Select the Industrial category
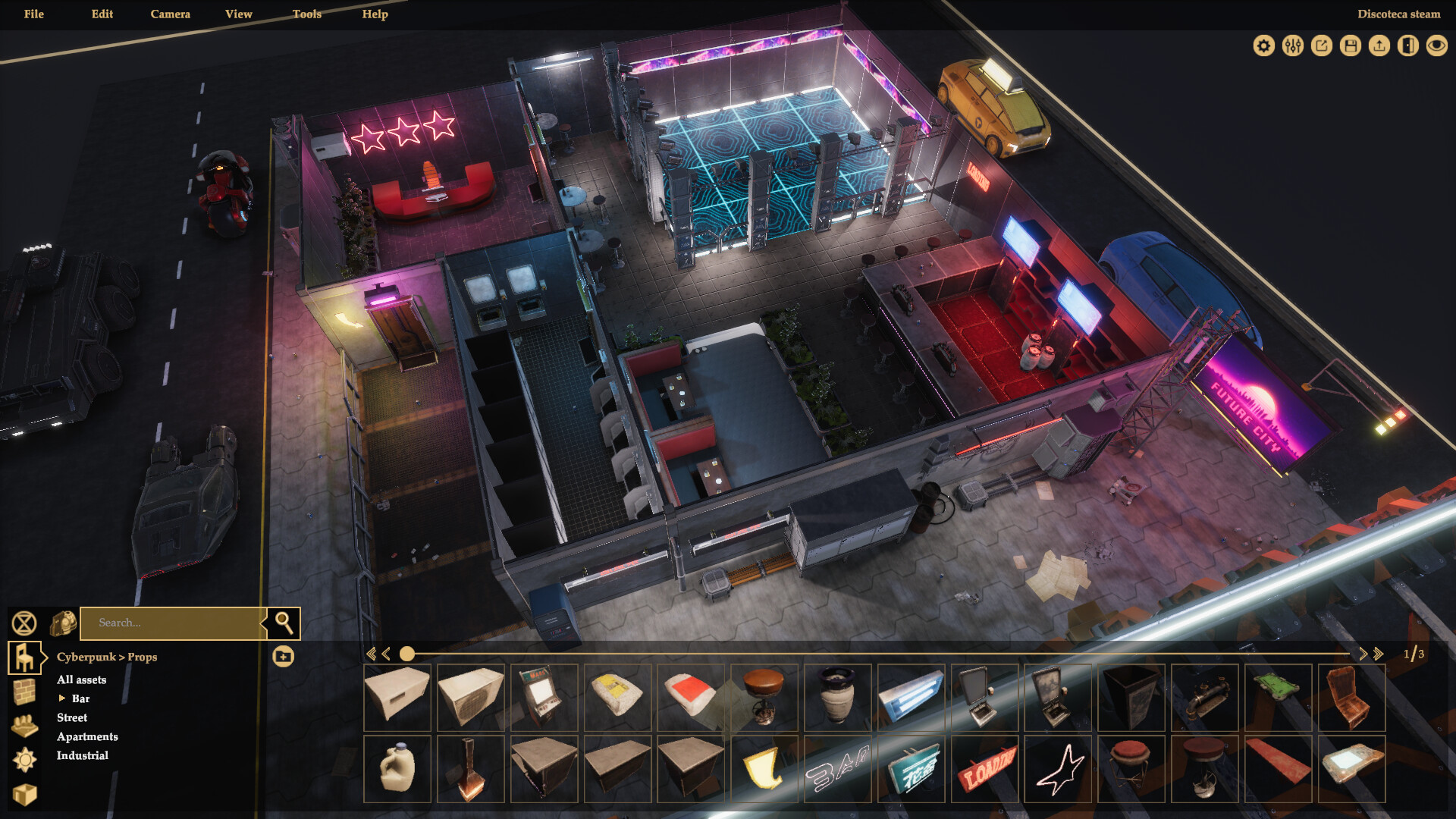This screenshot has width=1456, height=819. [x=81, y=755]
